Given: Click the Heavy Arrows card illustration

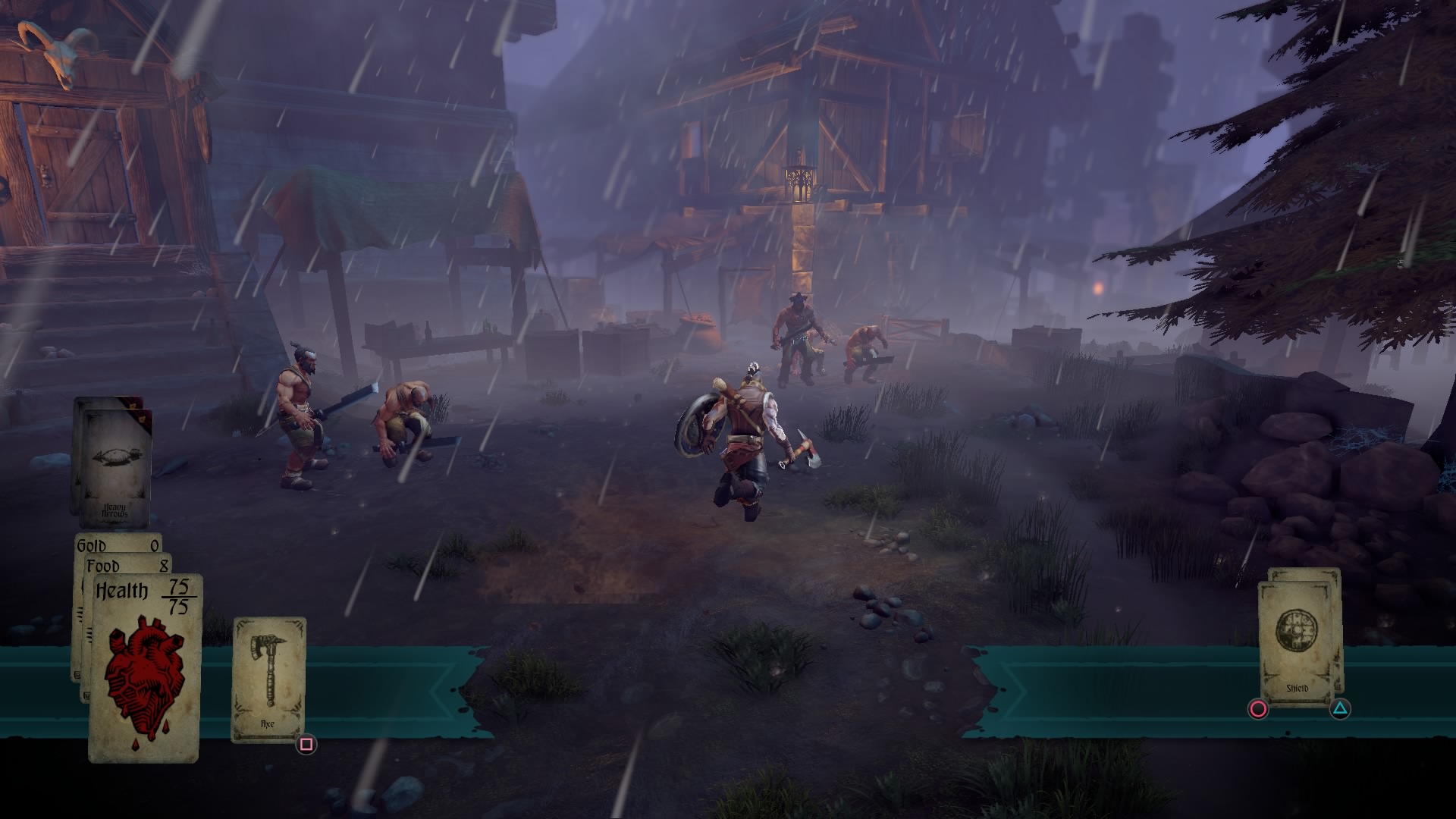Looking at the screenshot, I should pyautogui.click(x=118, y=457).
